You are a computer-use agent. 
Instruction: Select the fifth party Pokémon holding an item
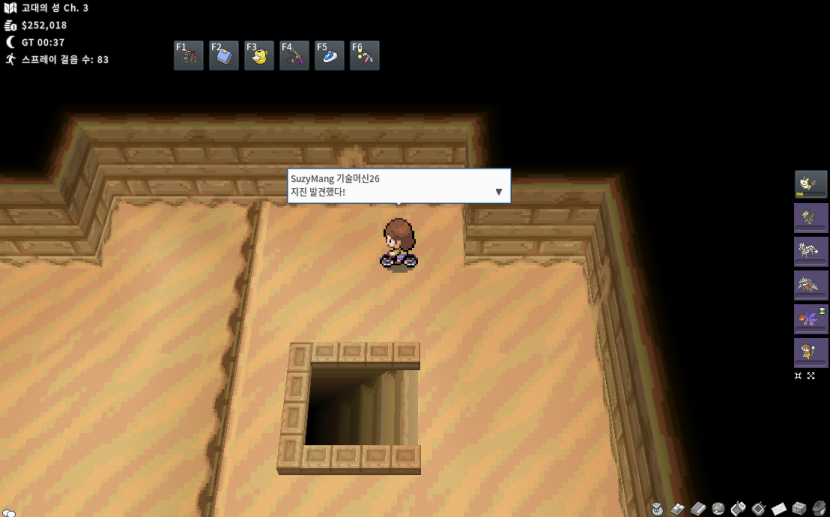pyautogui.click(x=811, y=318)
